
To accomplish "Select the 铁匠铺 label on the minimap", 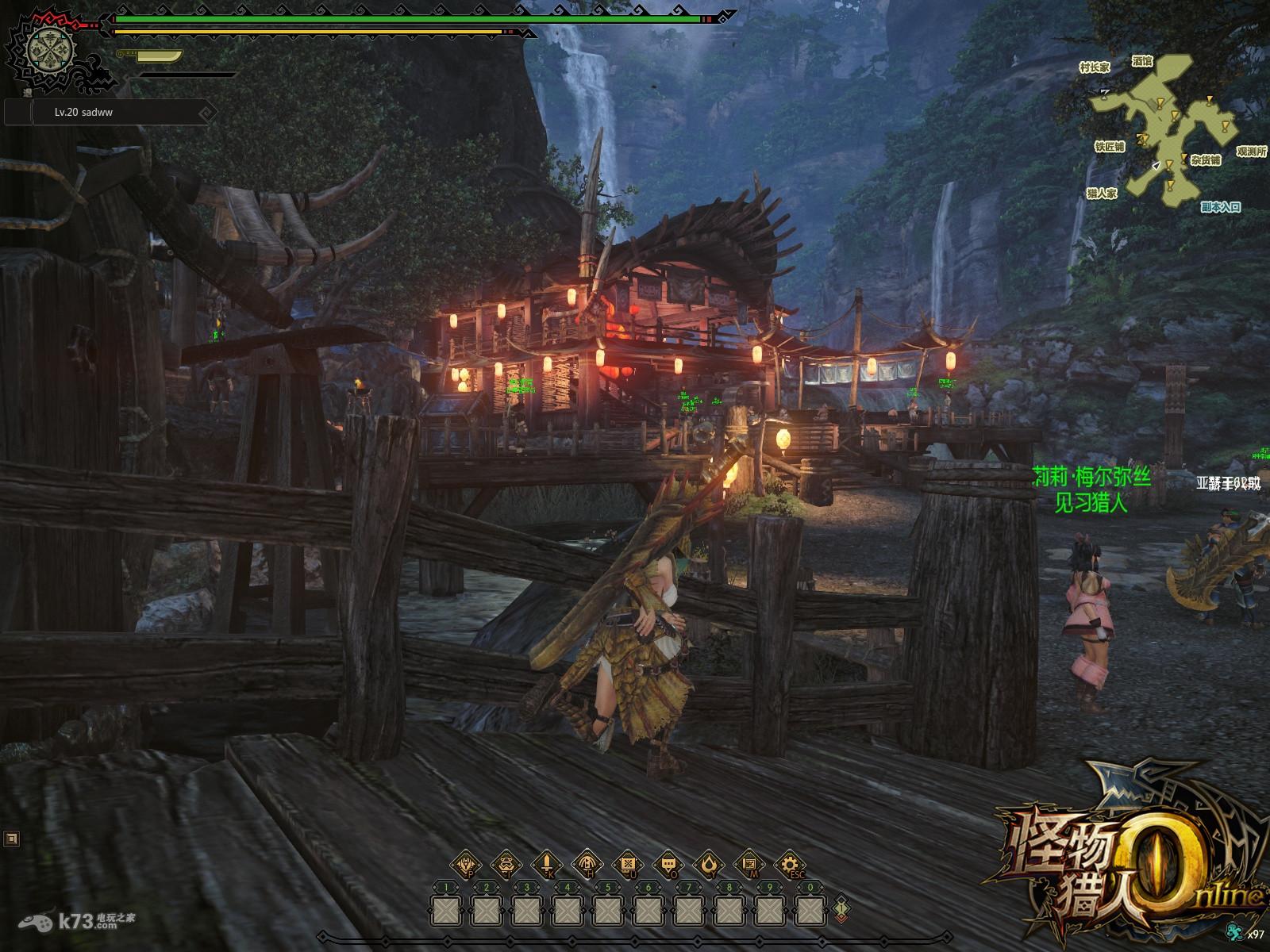I will pyautogui.click(x=1109, y=147).
